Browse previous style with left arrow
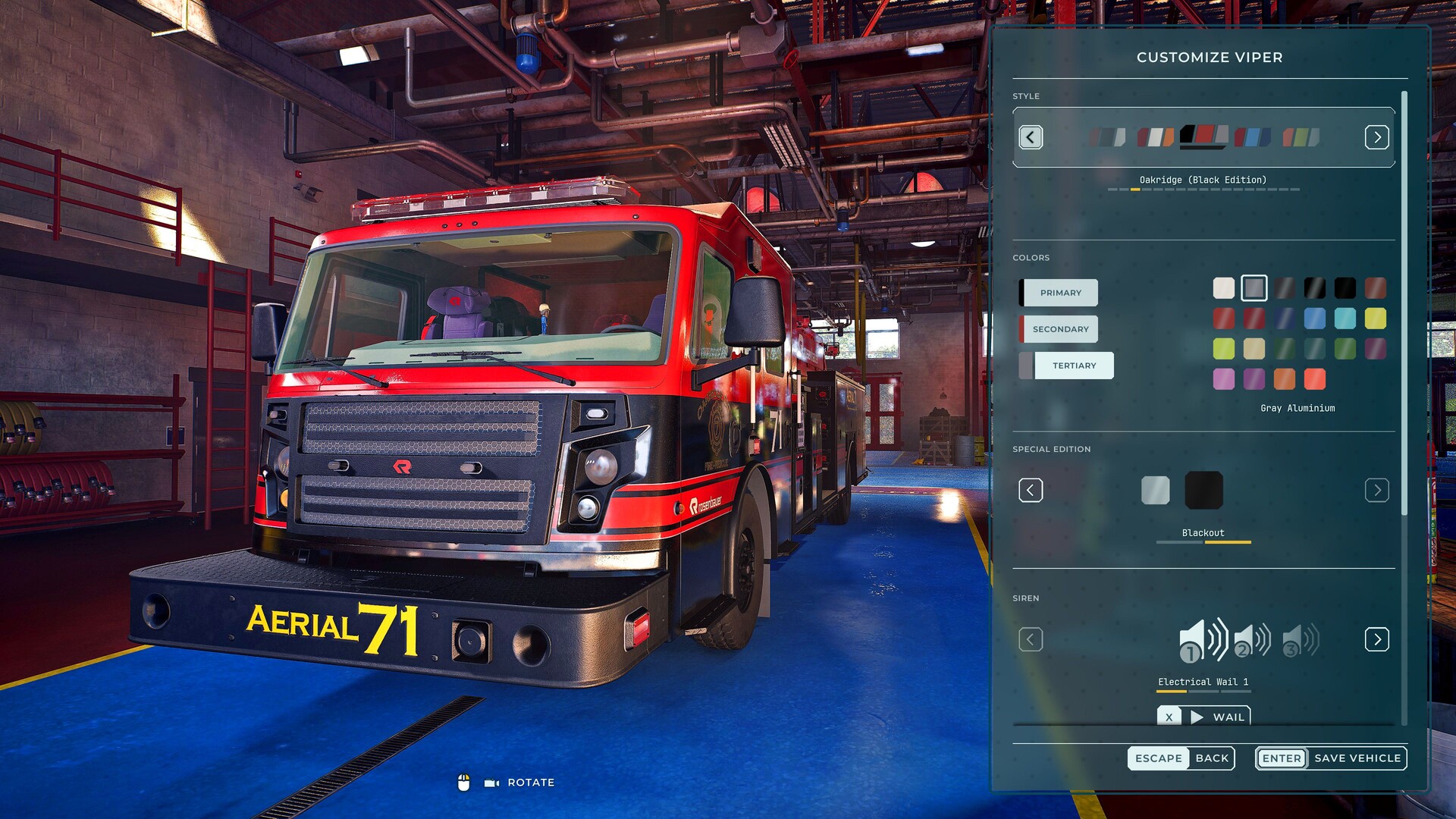The image size is (1456, 819). point(1031,137)
